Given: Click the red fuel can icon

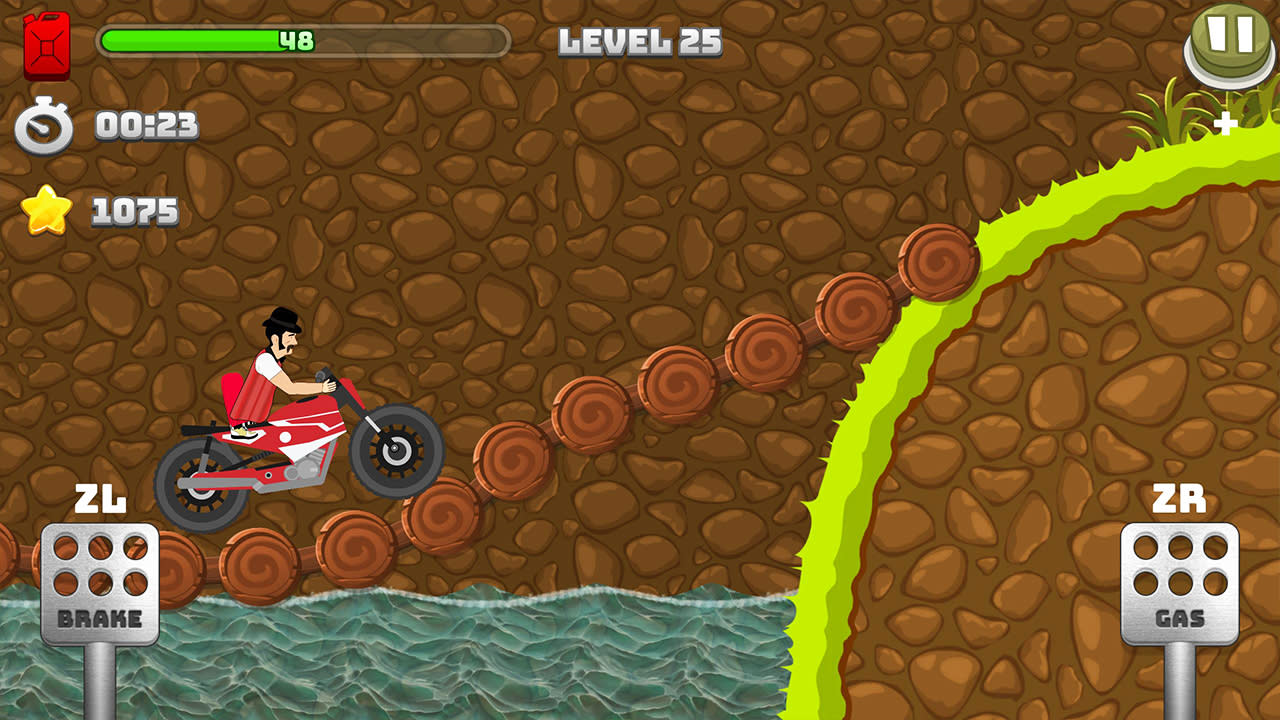Looking at the screenshot, I should (x=45, y=44).
